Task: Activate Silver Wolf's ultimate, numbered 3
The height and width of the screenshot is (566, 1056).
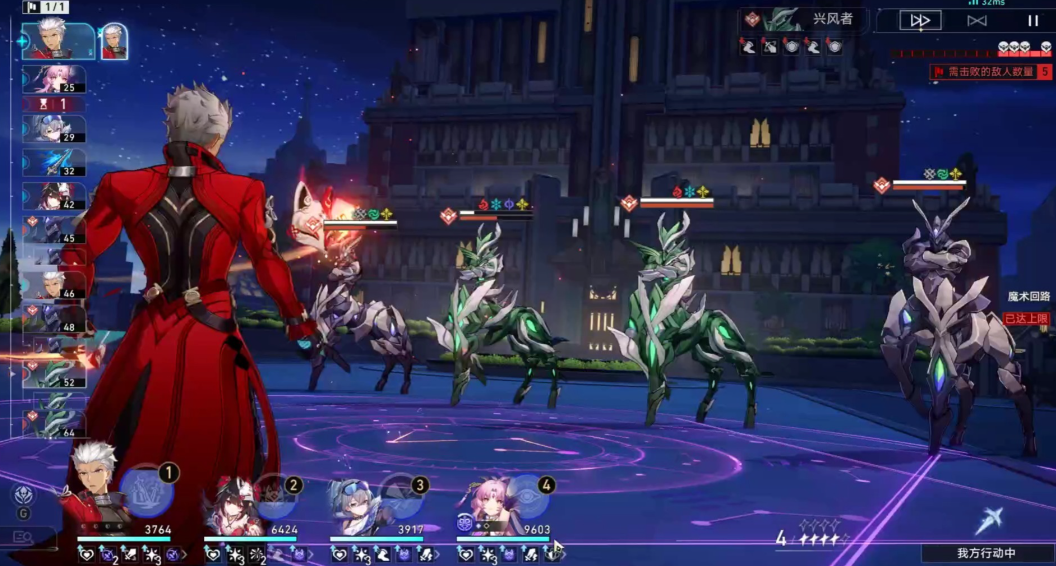Action: click(400, 493)
